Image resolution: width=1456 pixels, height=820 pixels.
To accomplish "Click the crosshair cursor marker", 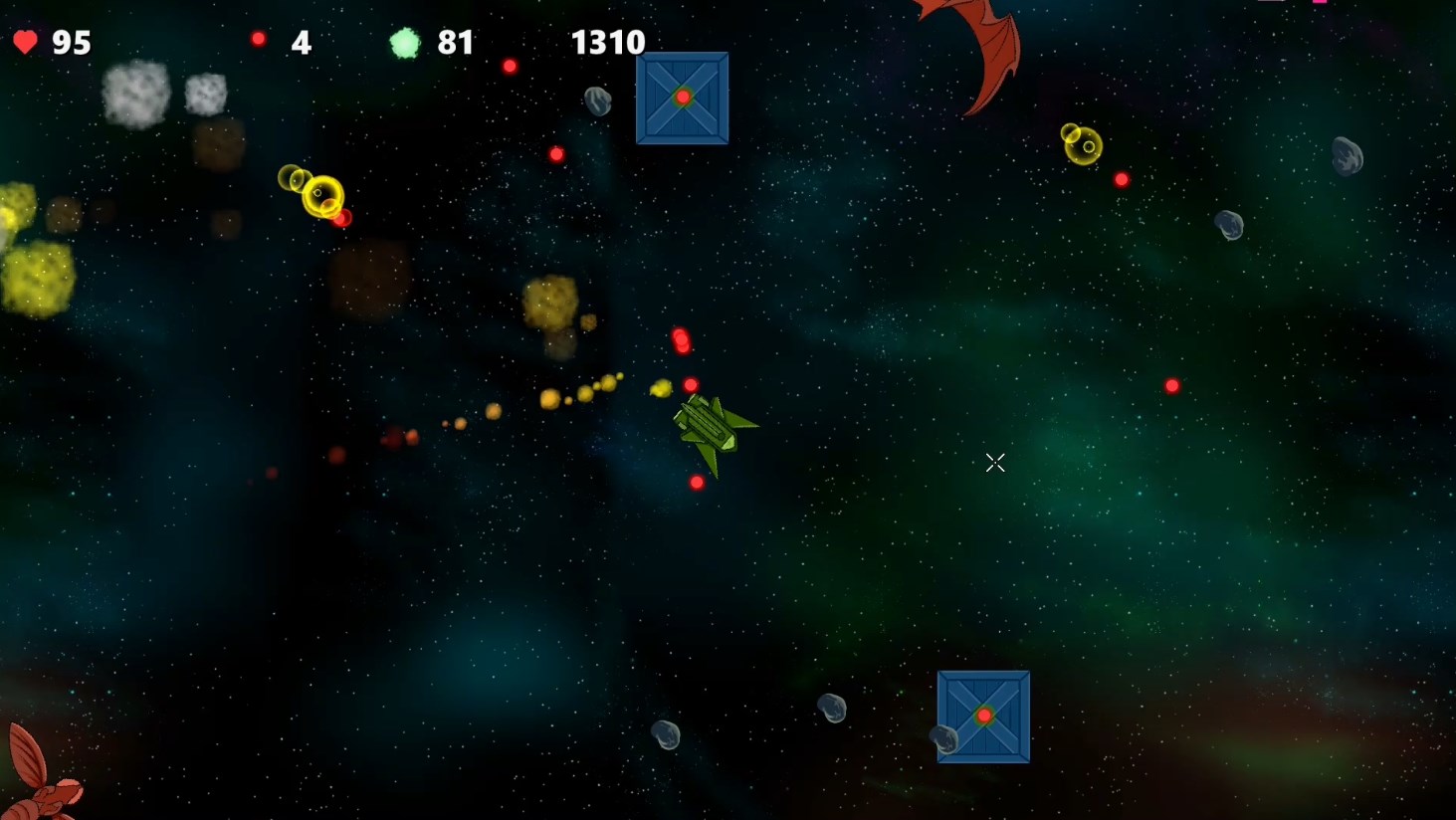I will coord(994,462).
